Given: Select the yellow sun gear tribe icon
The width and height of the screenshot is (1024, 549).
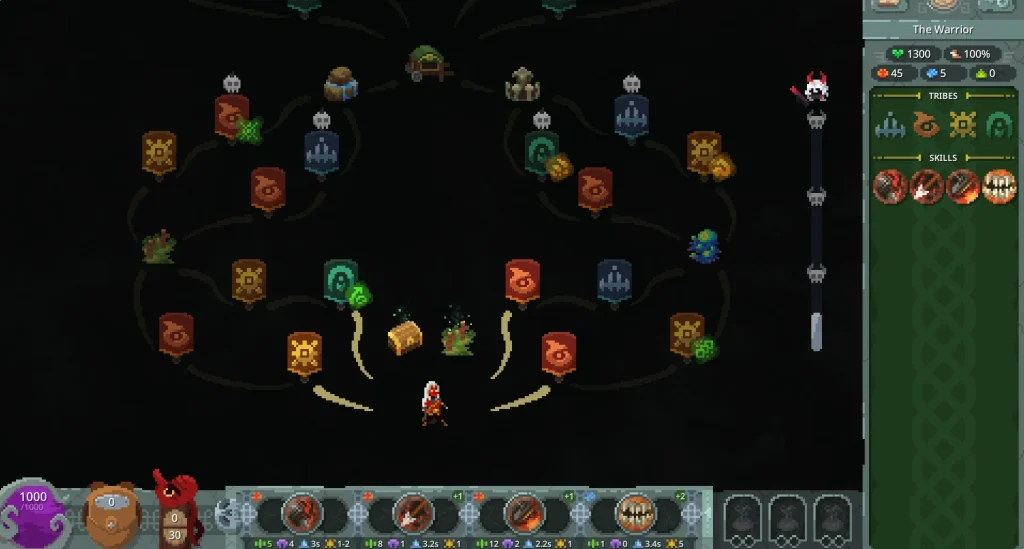Looking at the screenshot, I should point(963,125).
